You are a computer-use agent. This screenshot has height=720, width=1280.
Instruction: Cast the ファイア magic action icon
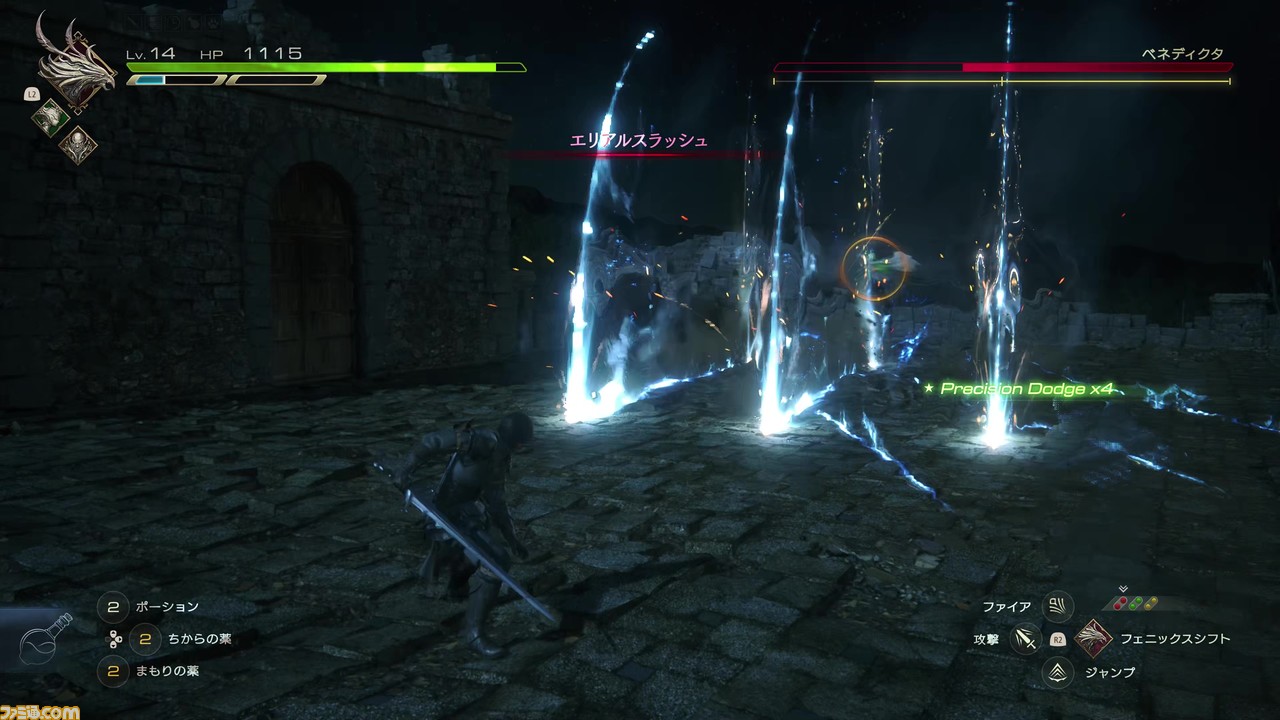[x=1057, y=607]
